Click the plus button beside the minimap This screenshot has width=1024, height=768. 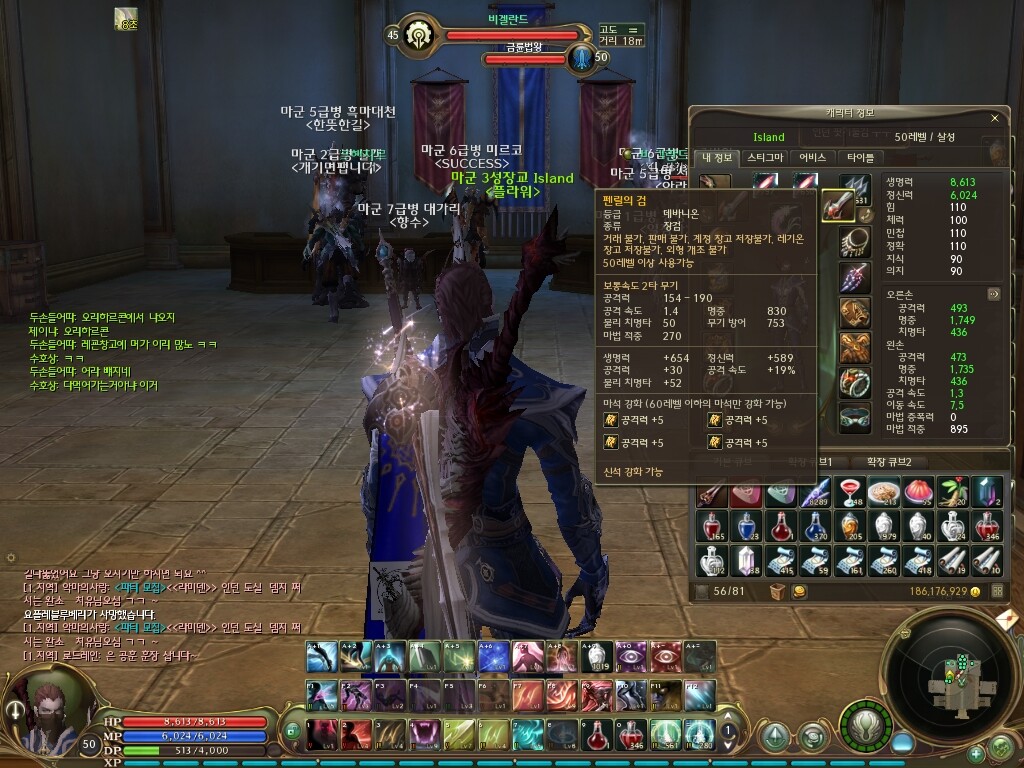(976, 753)
